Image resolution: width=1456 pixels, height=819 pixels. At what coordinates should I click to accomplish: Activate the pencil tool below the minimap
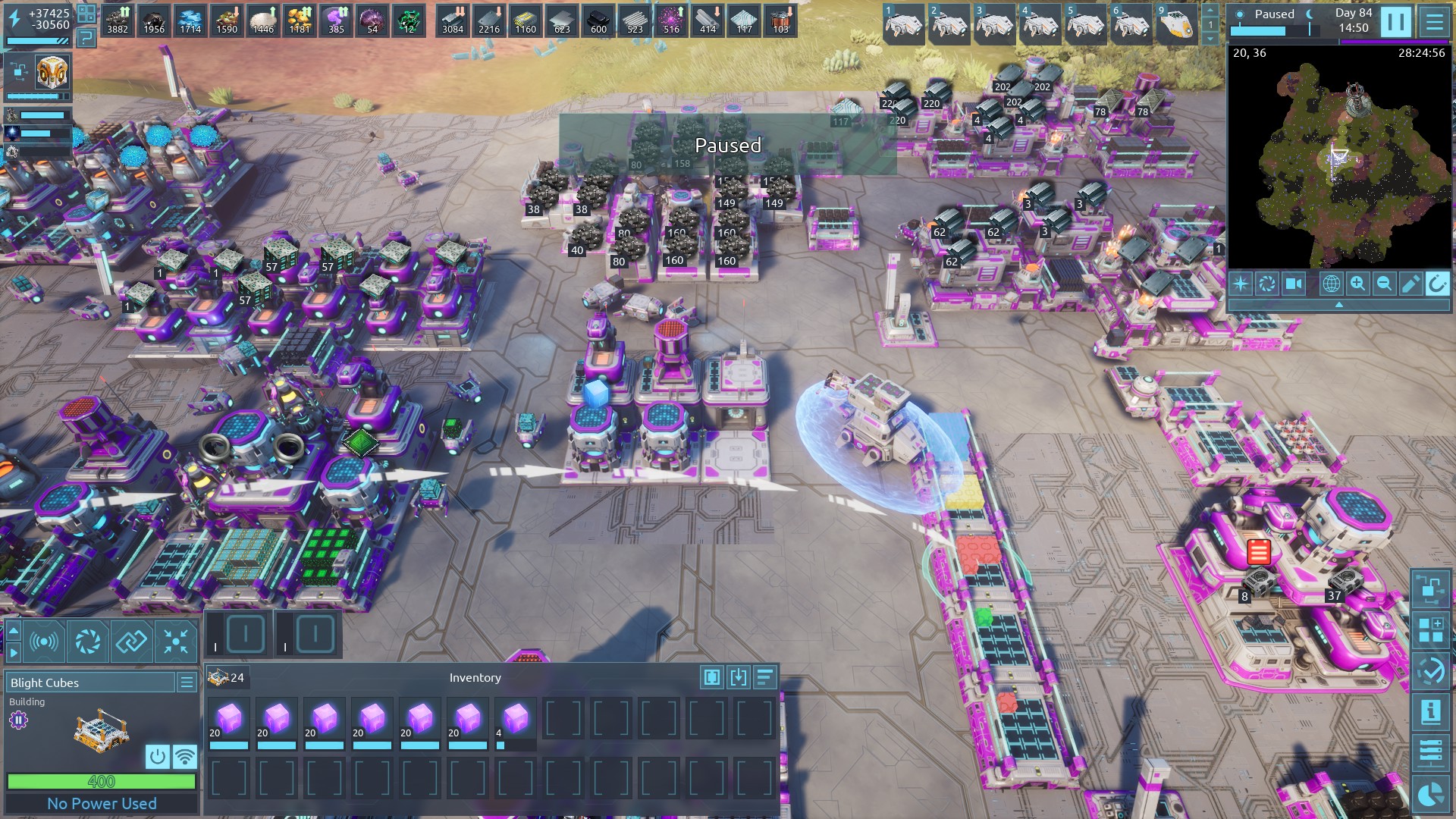click(x=1410, y=284)
